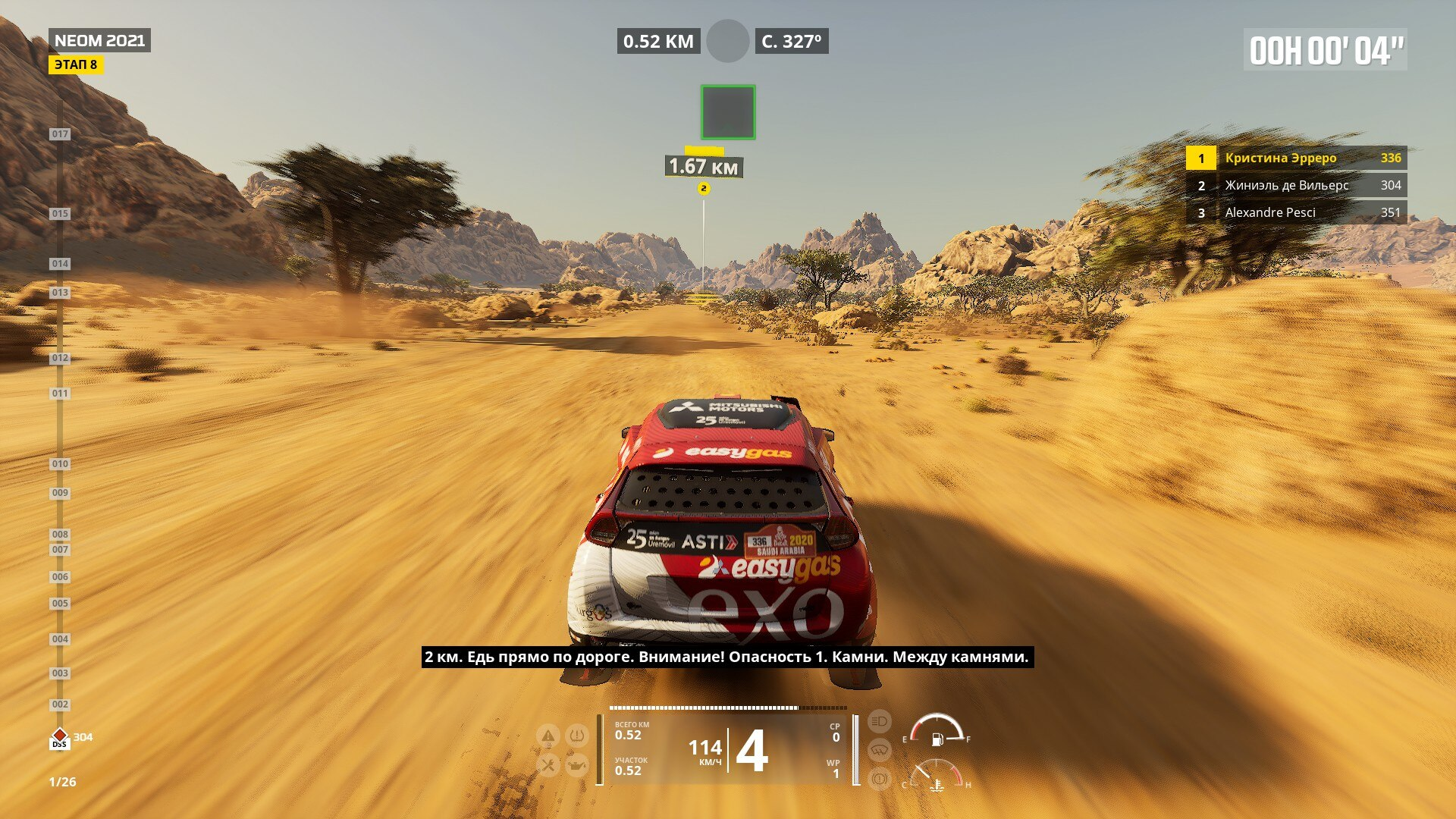The width and height of the screenshot is (1456, 819).
Task: Click the windshield wiper indicator icon
Action: [x=879, y=750]
